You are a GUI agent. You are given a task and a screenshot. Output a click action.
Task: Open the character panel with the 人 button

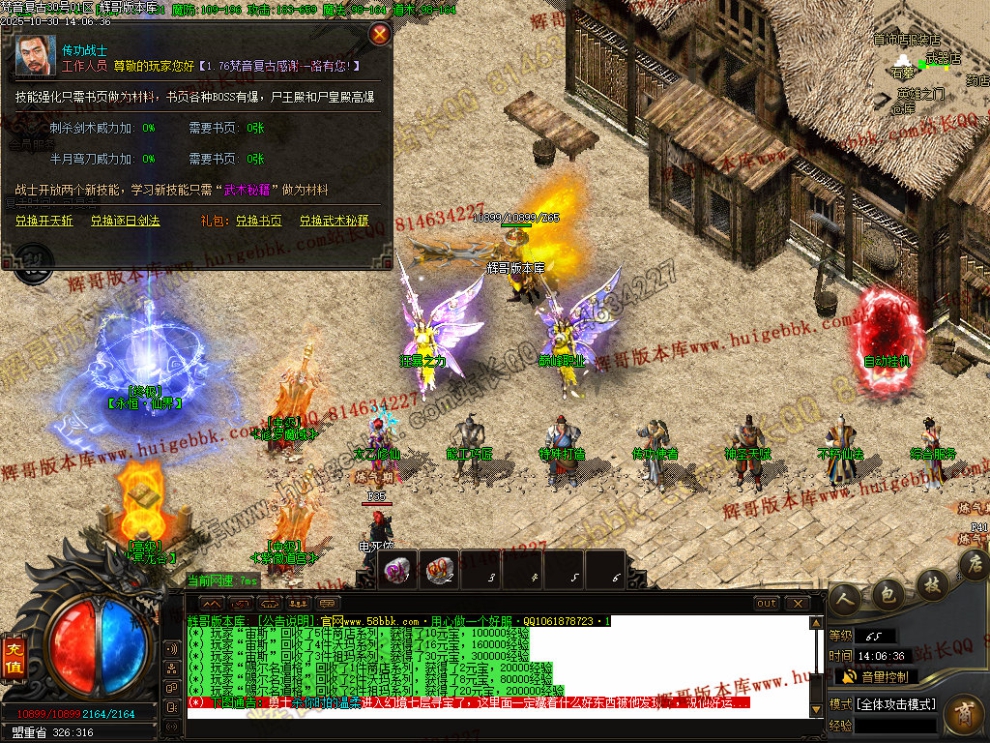(x=846, y=598)
